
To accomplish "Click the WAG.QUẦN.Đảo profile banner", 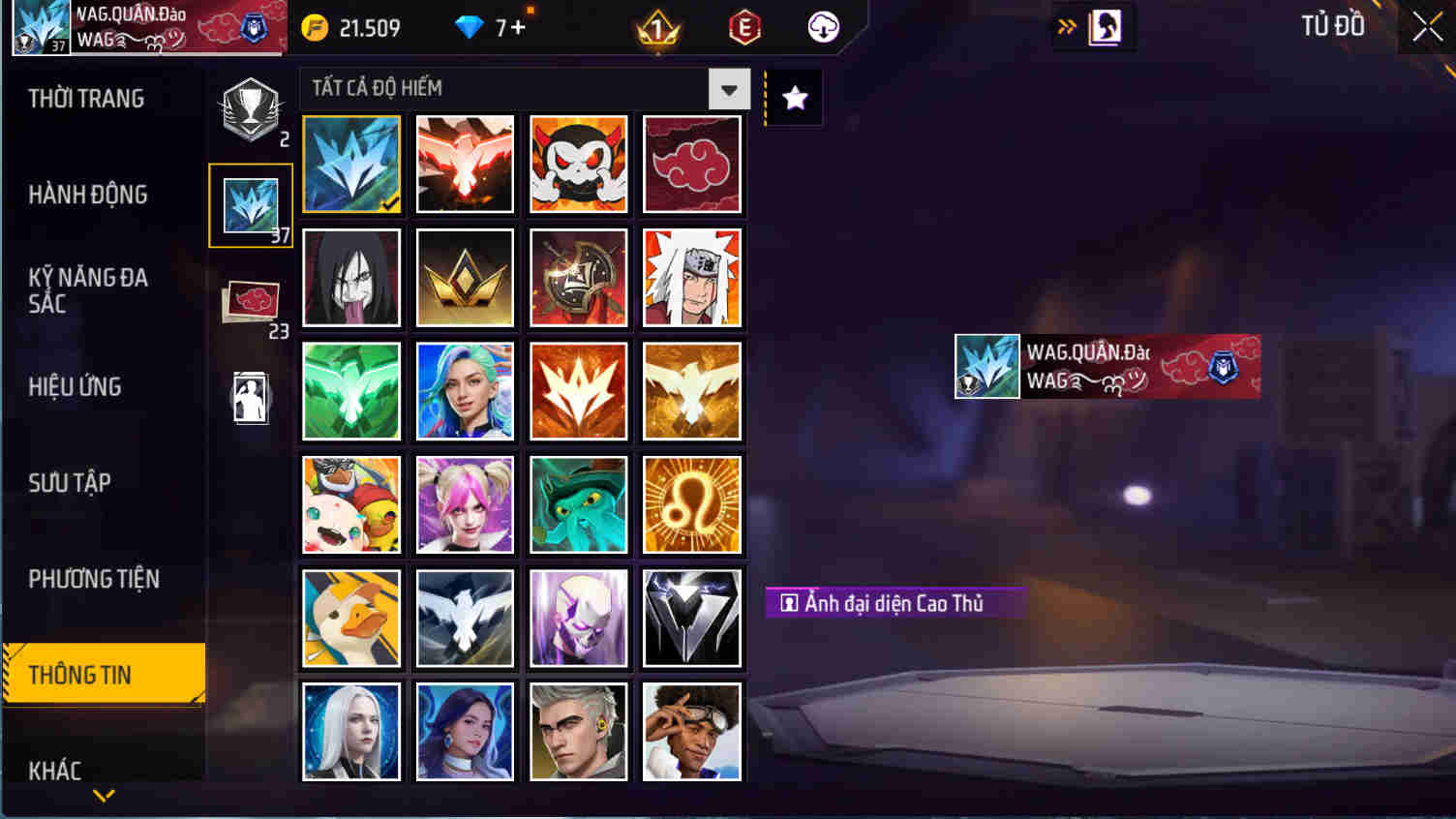I will [145, 26].
